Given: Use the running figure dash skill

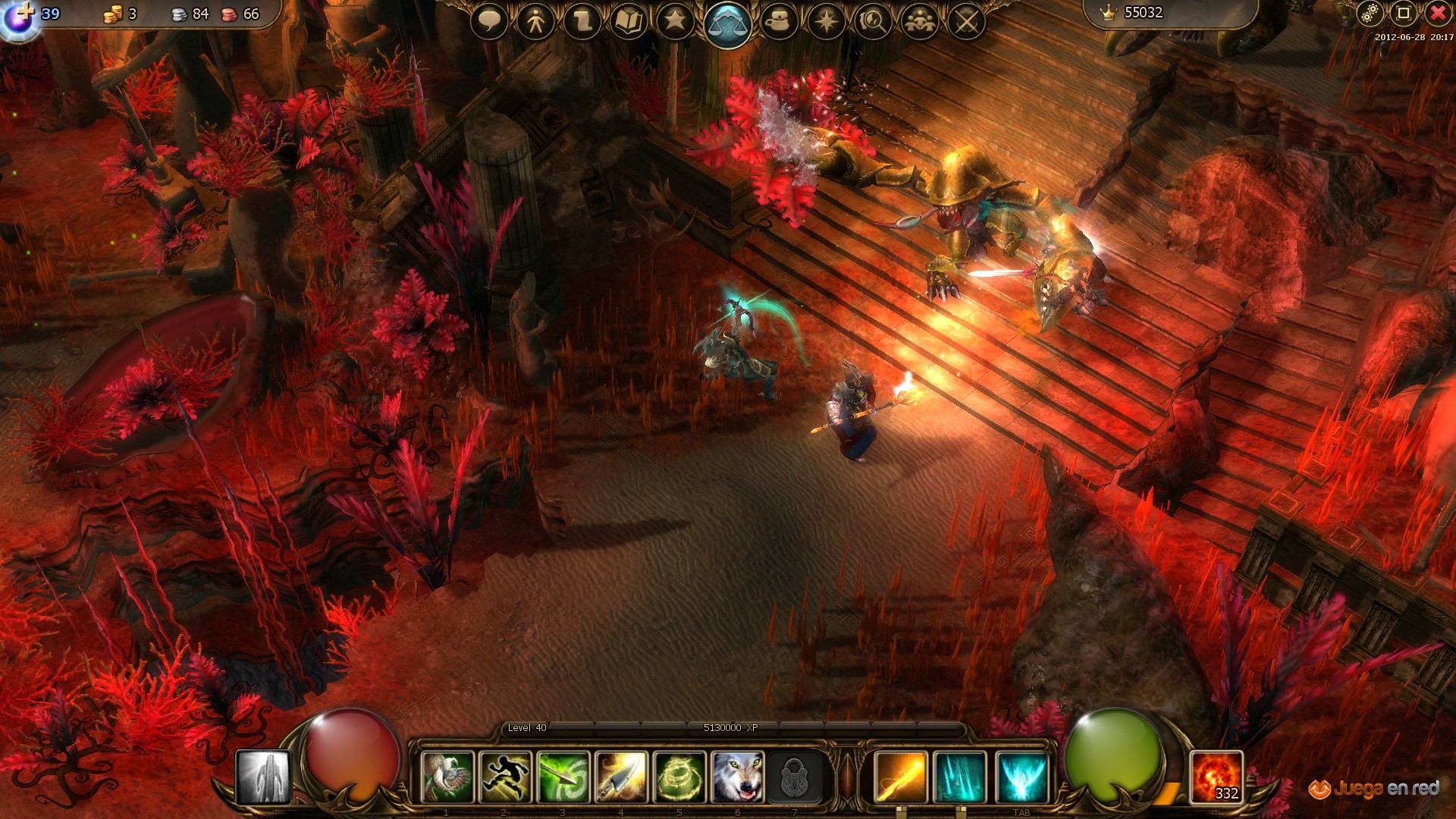Looking at the screenshot, I should 506,777.
